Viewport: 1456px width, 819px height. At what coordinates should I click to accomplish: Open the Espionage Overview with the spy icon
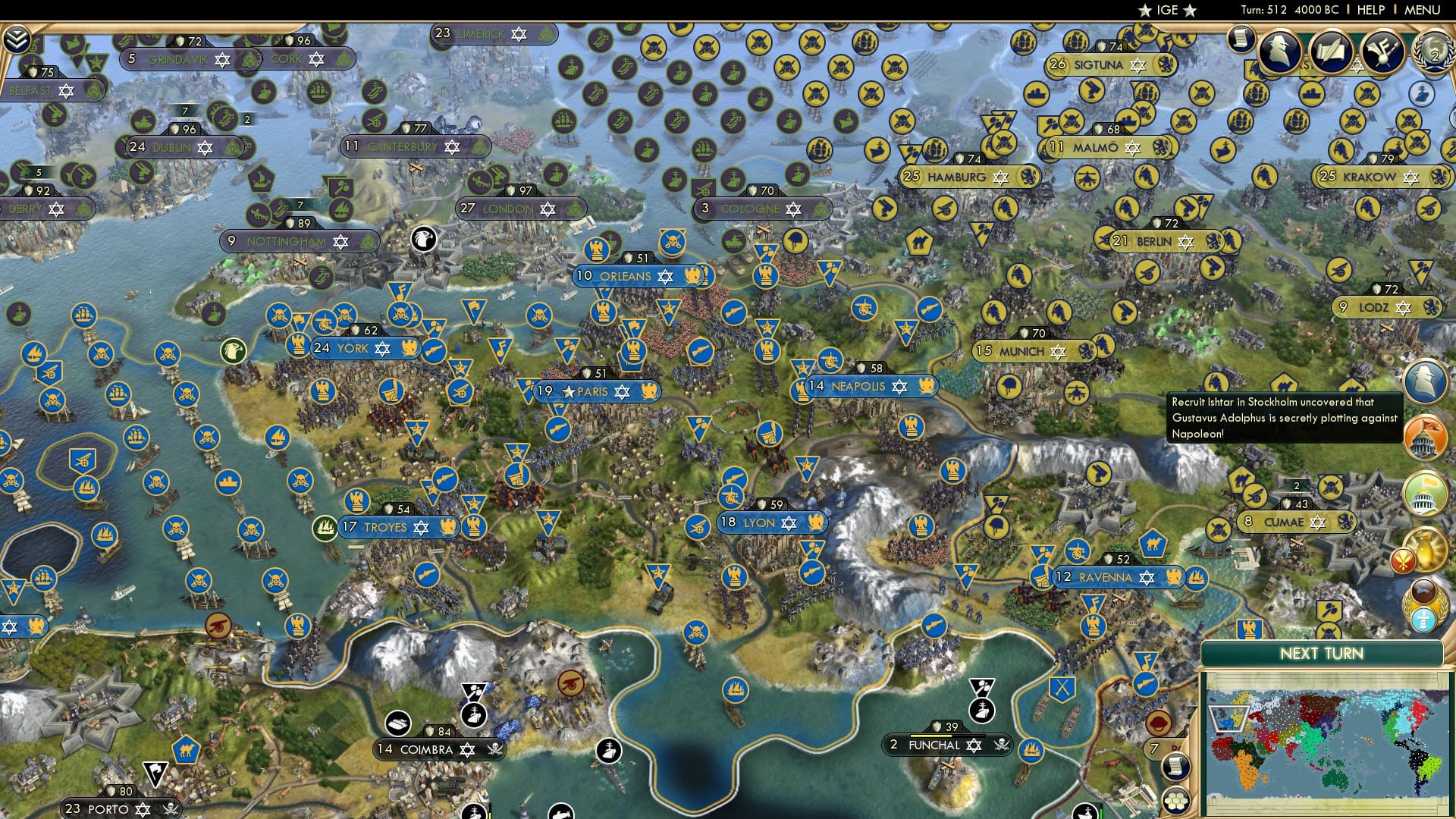tap(1280, 50)
